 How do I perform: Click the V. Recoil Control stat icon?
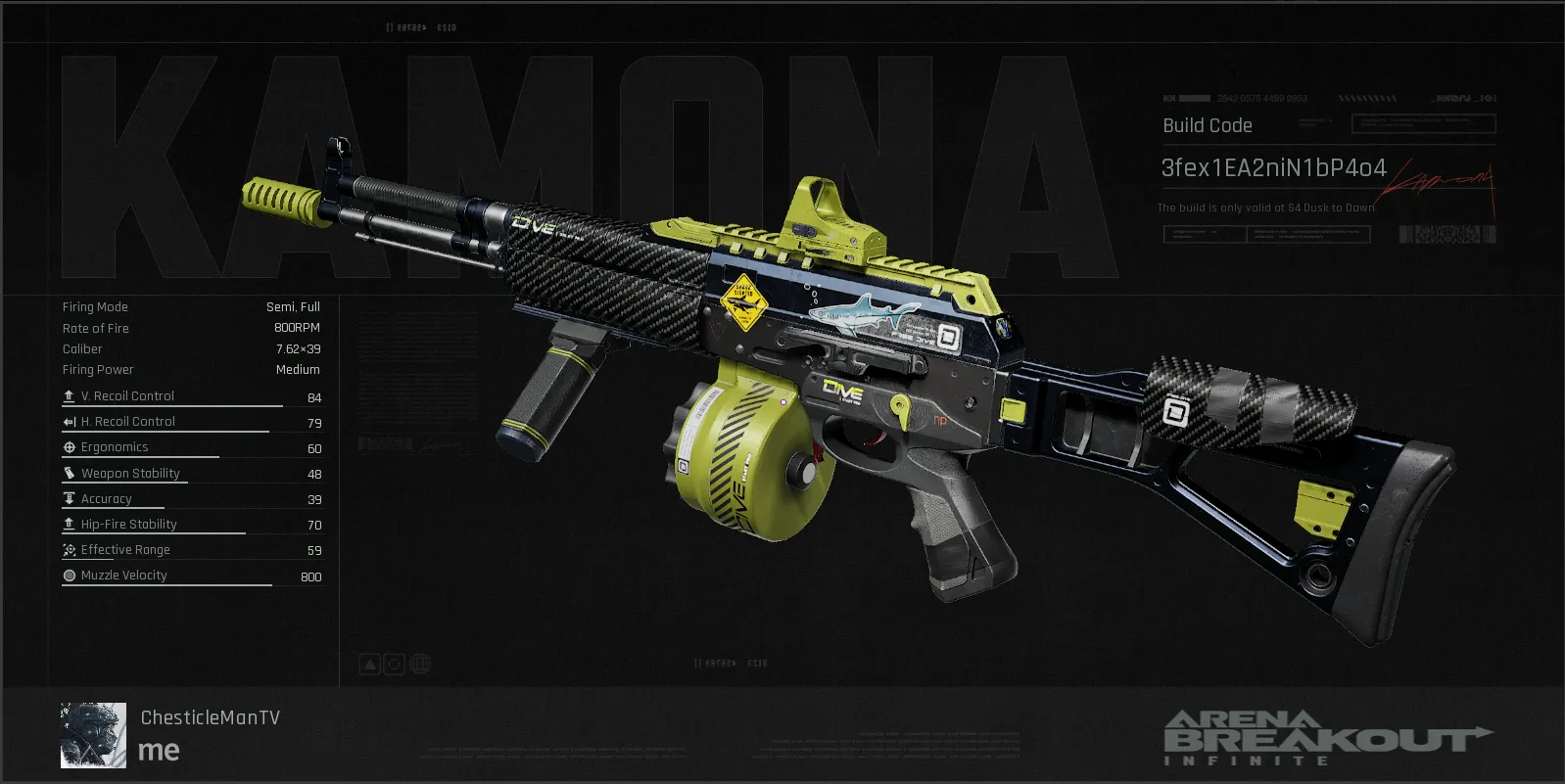pyautogui.click(x=69, y=395)
